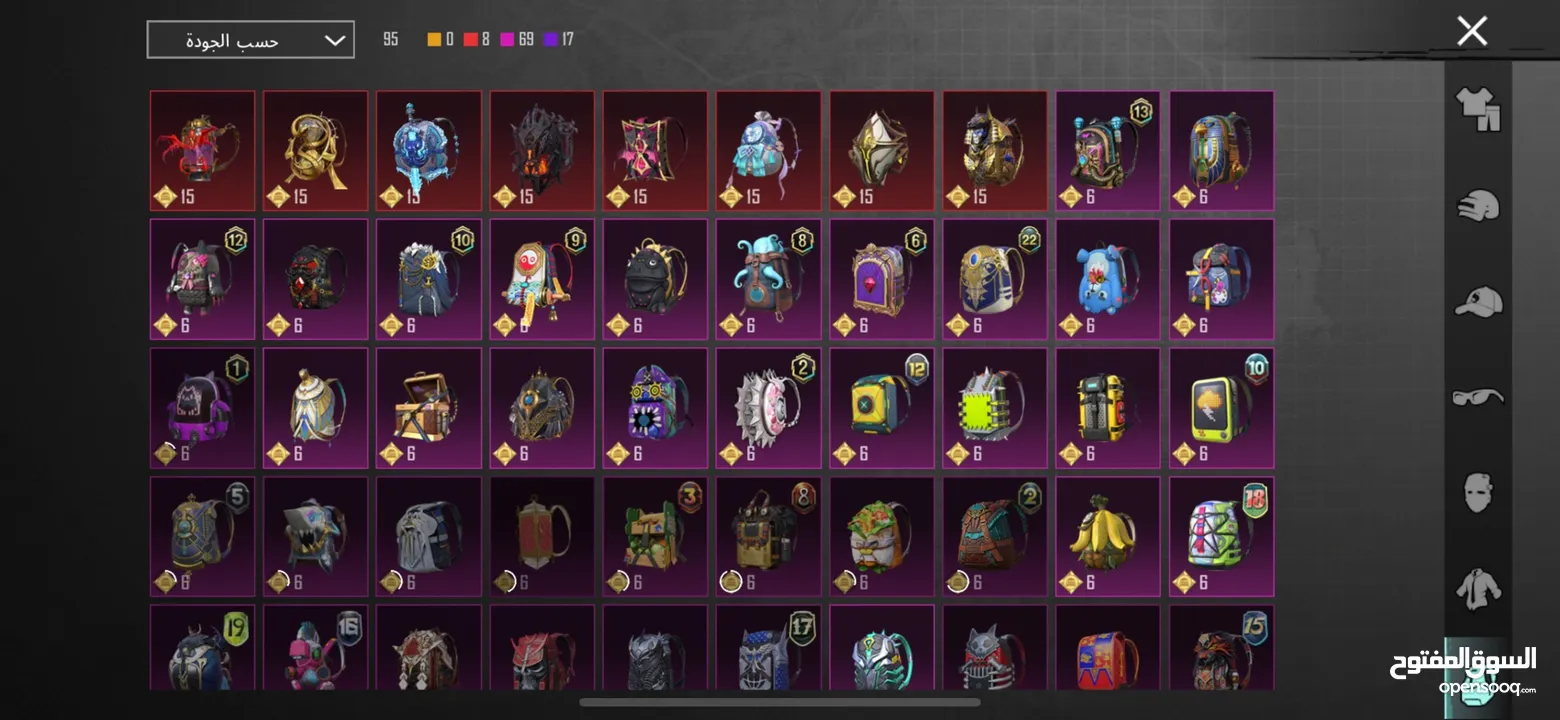Choose the blue bear backpack

1108,278
